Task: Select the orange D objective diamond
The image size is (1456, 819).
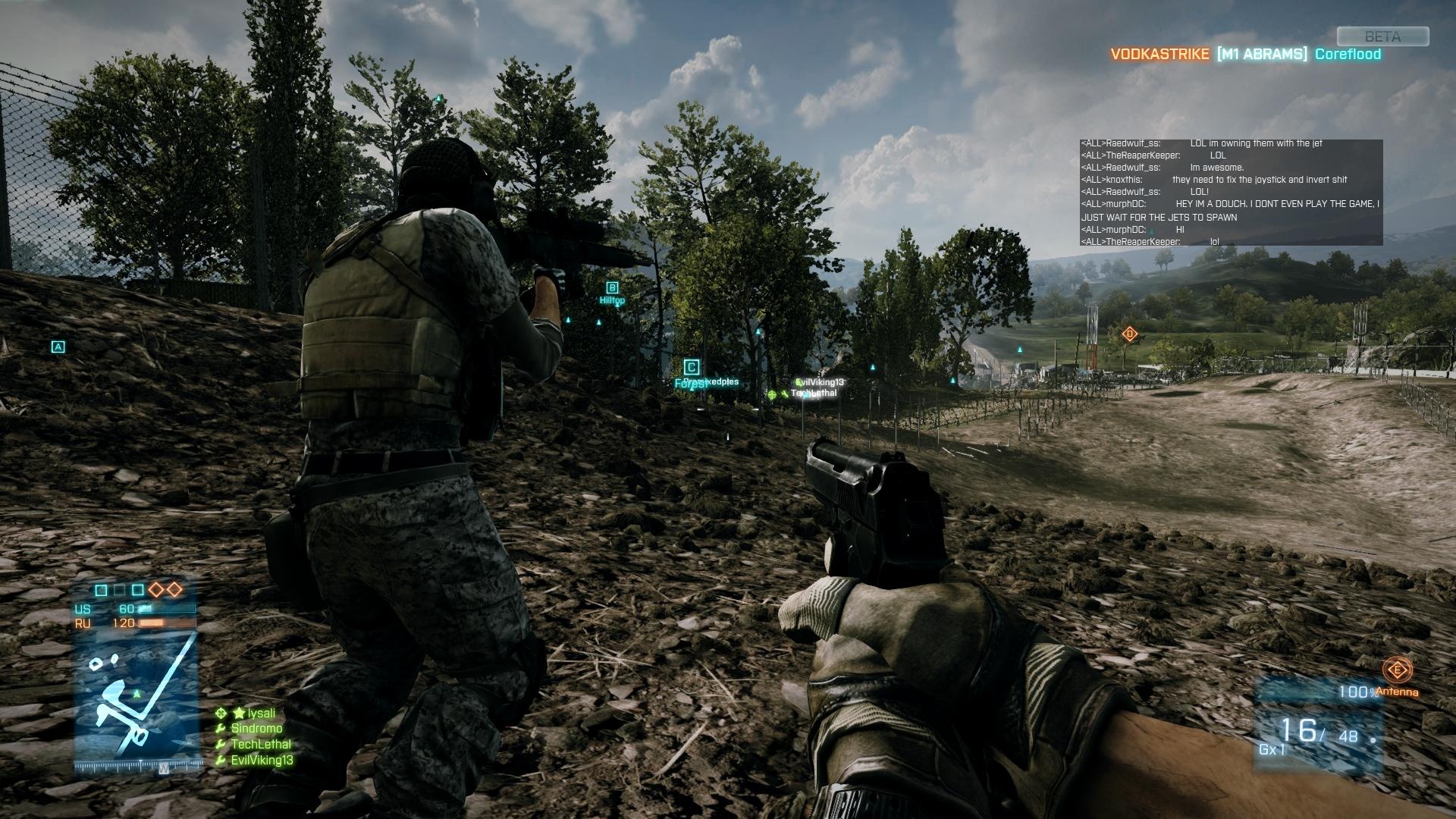Action: 1129,334
